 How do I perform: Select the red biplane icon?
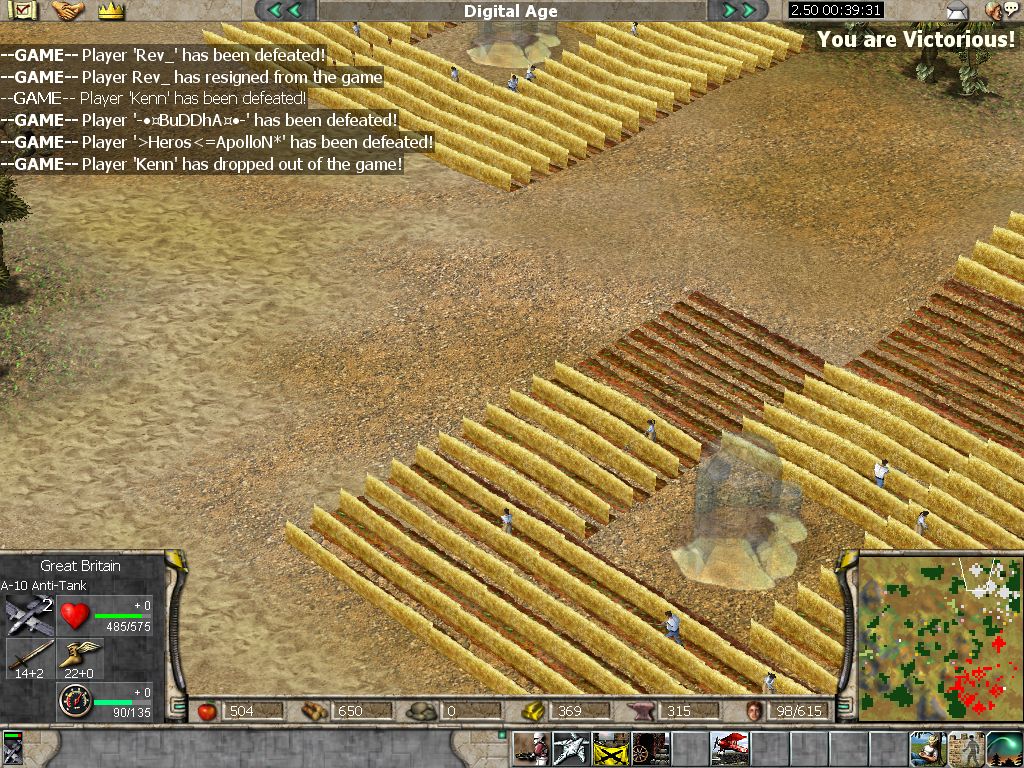(x=729, y=748)
